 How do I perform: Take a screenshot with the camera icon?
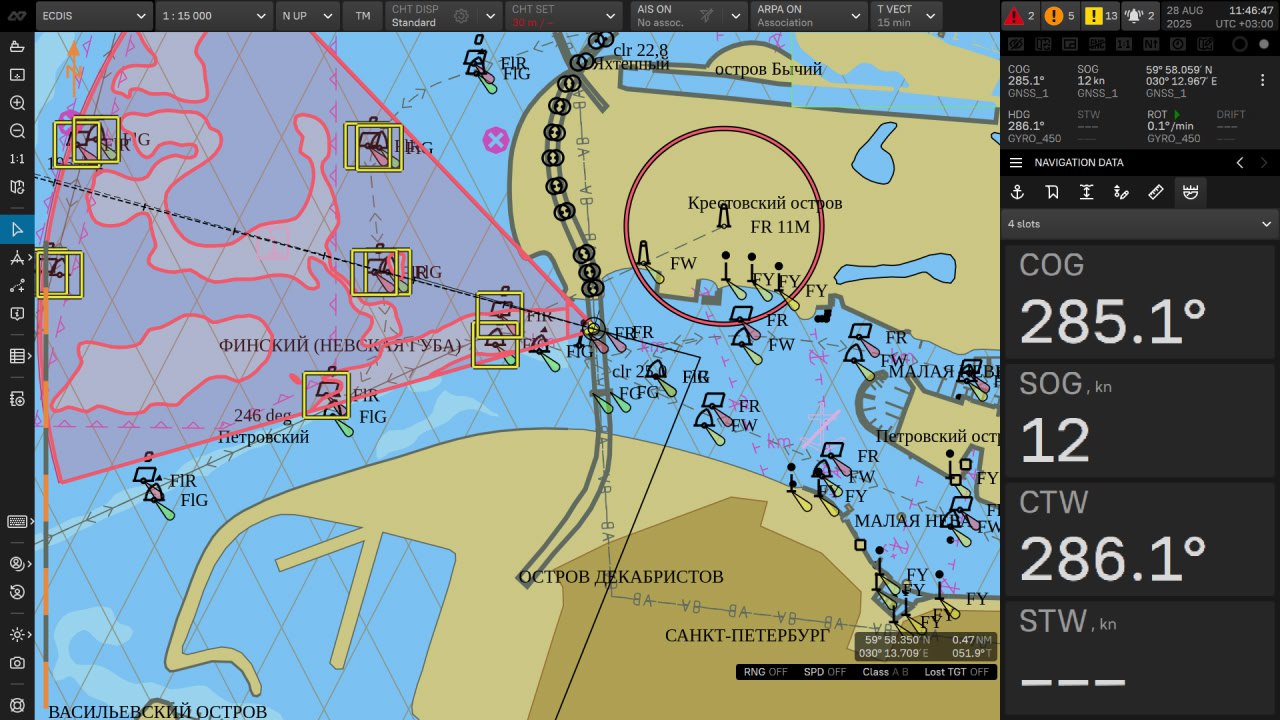point(17,663)
